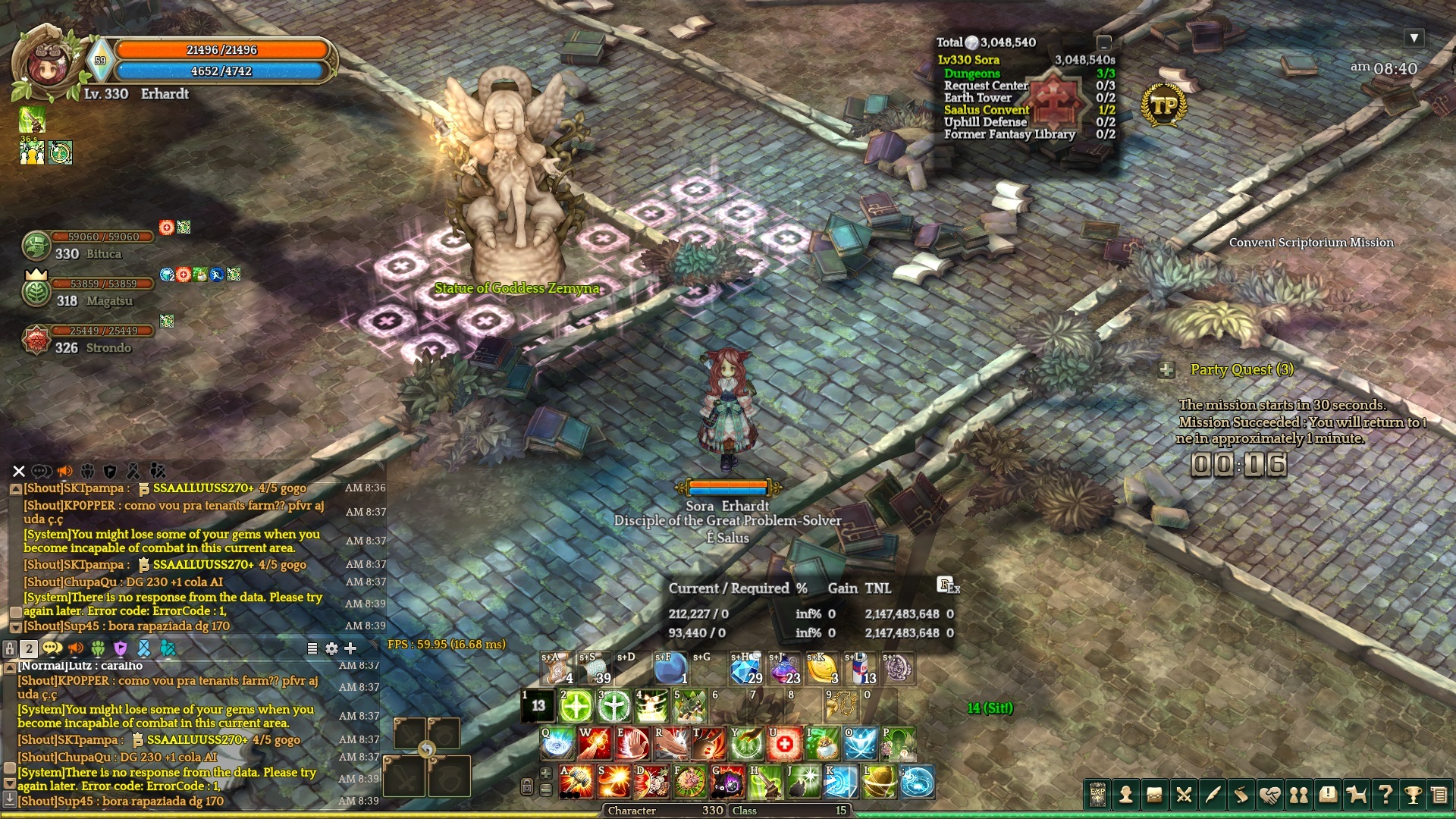Screen dimensions: 1456x819
Task: Expand the Party Quest tracker
Action: coord(1166,370)
